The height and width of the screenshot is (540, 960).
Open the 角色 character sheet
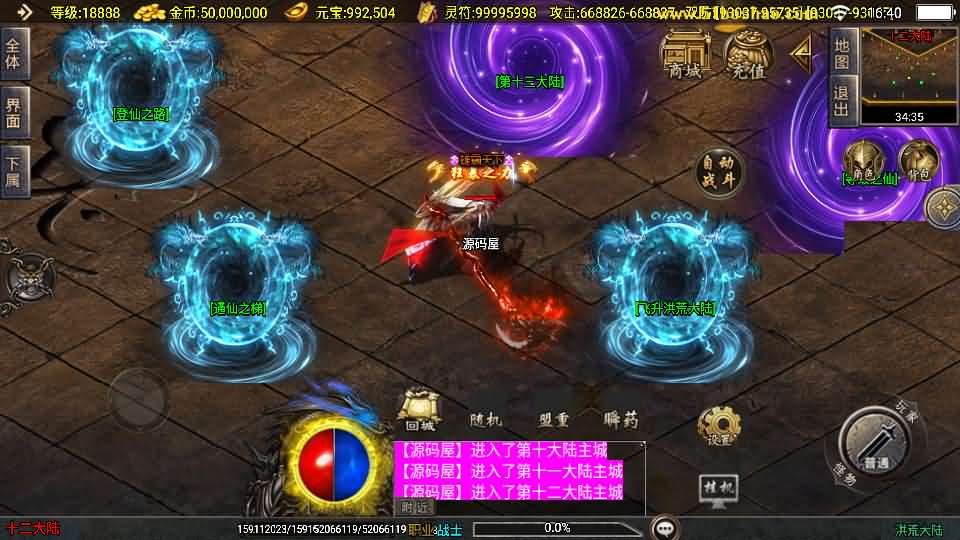click(860, 162)
